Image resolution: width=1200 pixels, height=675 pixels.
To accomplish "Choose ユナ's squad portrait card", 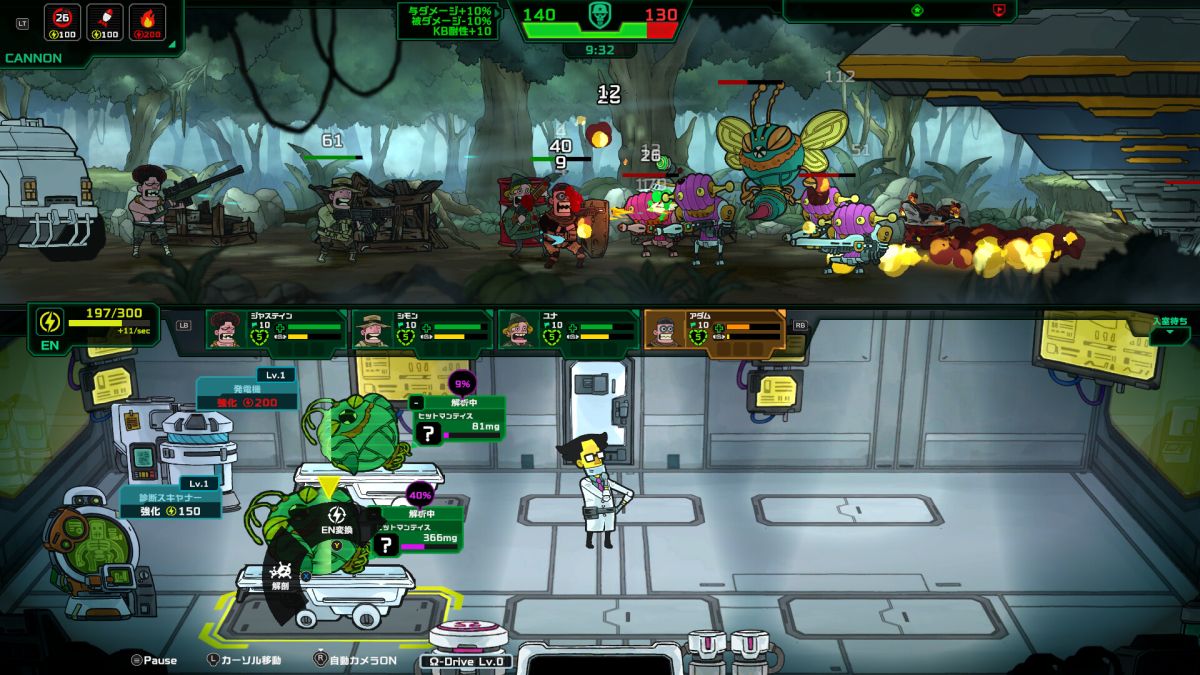I will coord(567,330).
